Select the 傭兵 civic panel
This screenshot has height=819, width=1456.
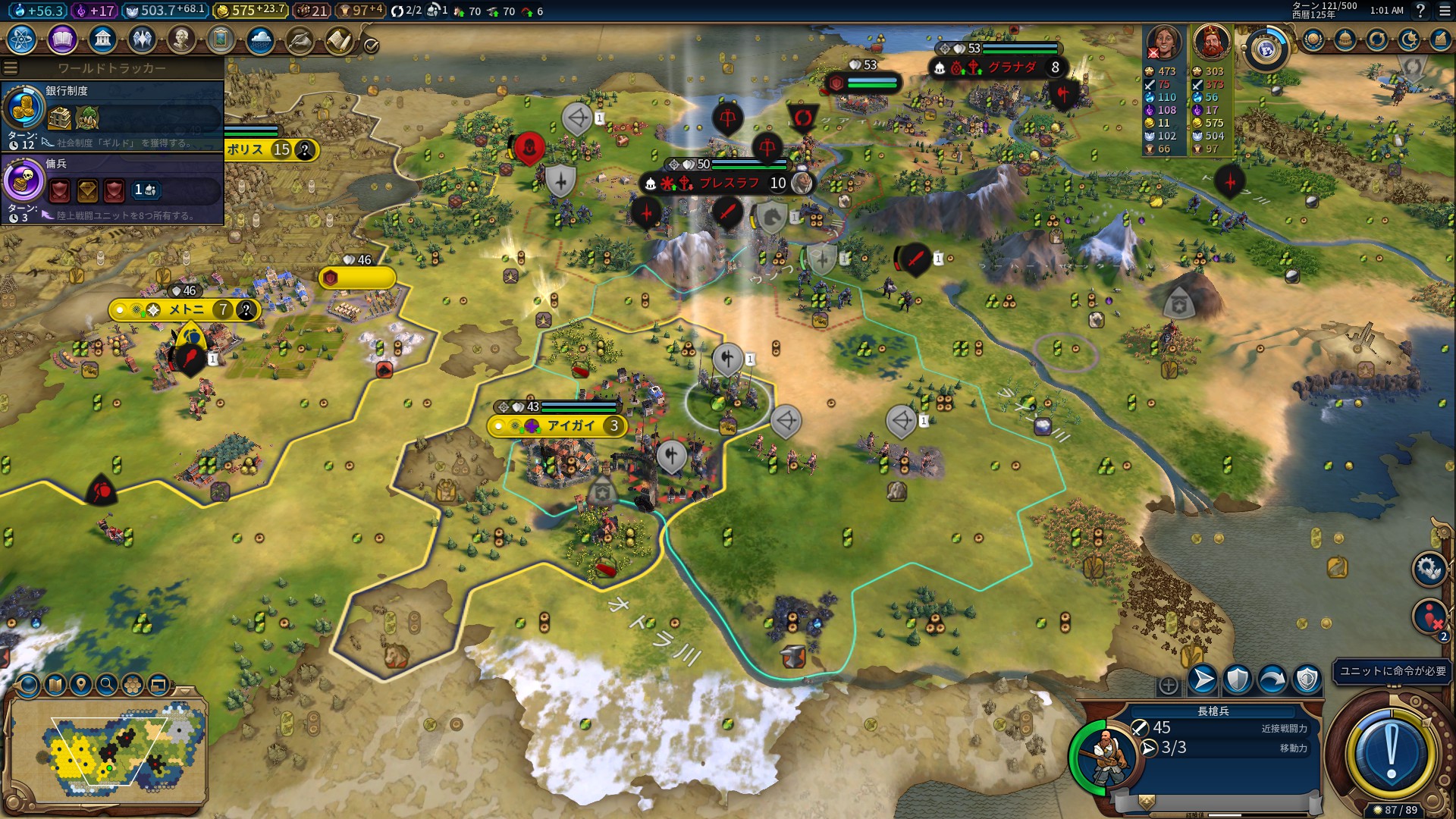(112, 188)
